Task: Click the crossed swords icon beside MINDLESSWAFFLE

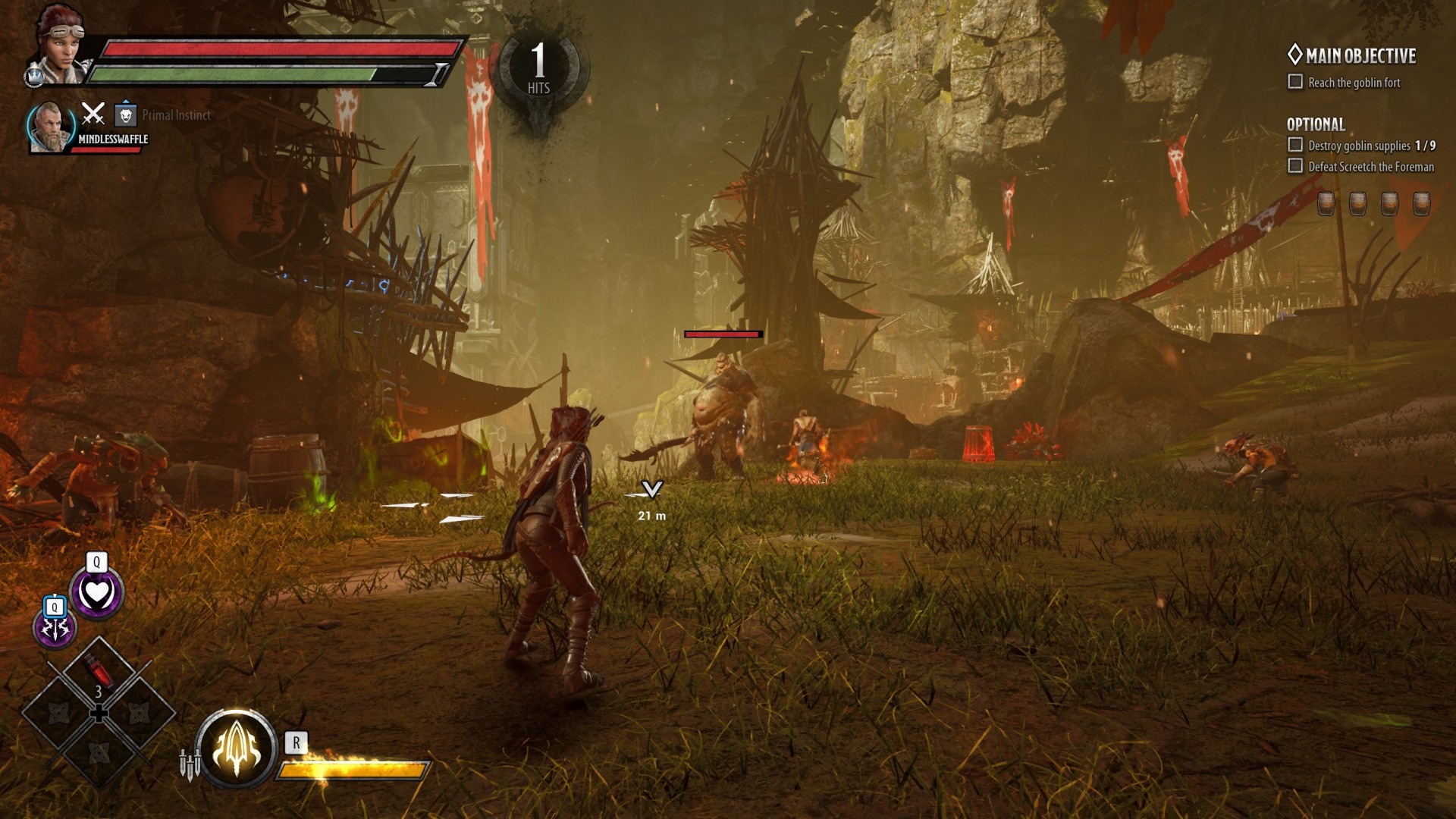Action: tap(93, 114)
